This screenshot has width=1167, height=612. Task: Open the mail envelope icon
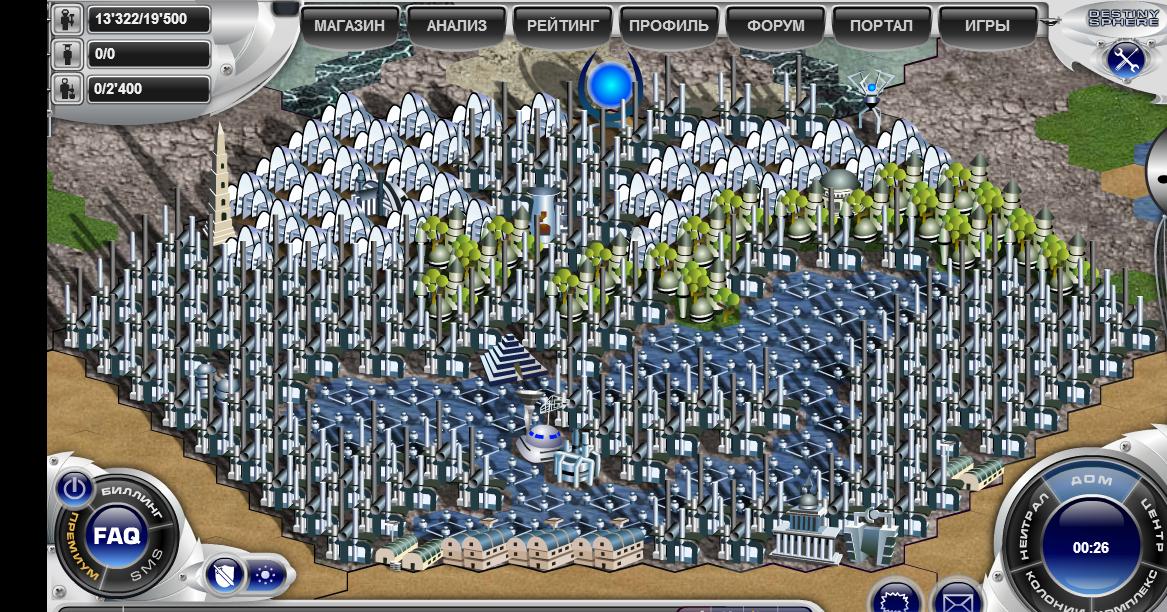(x=959, y=599)
